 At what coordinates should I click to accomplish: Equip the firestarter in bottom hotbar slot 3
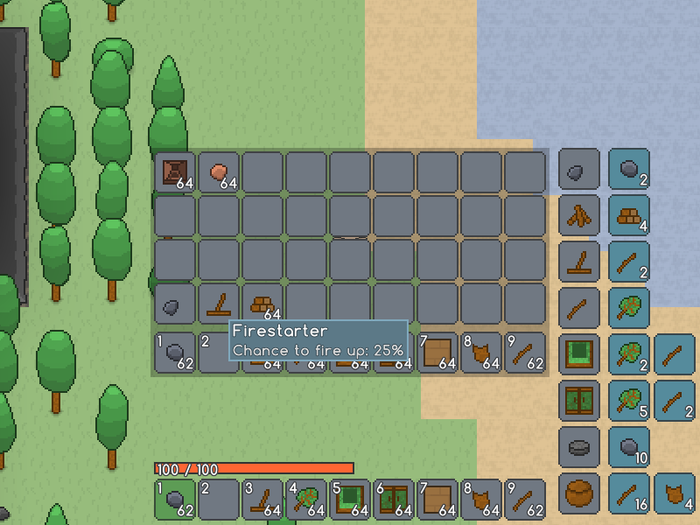point(263,498)
